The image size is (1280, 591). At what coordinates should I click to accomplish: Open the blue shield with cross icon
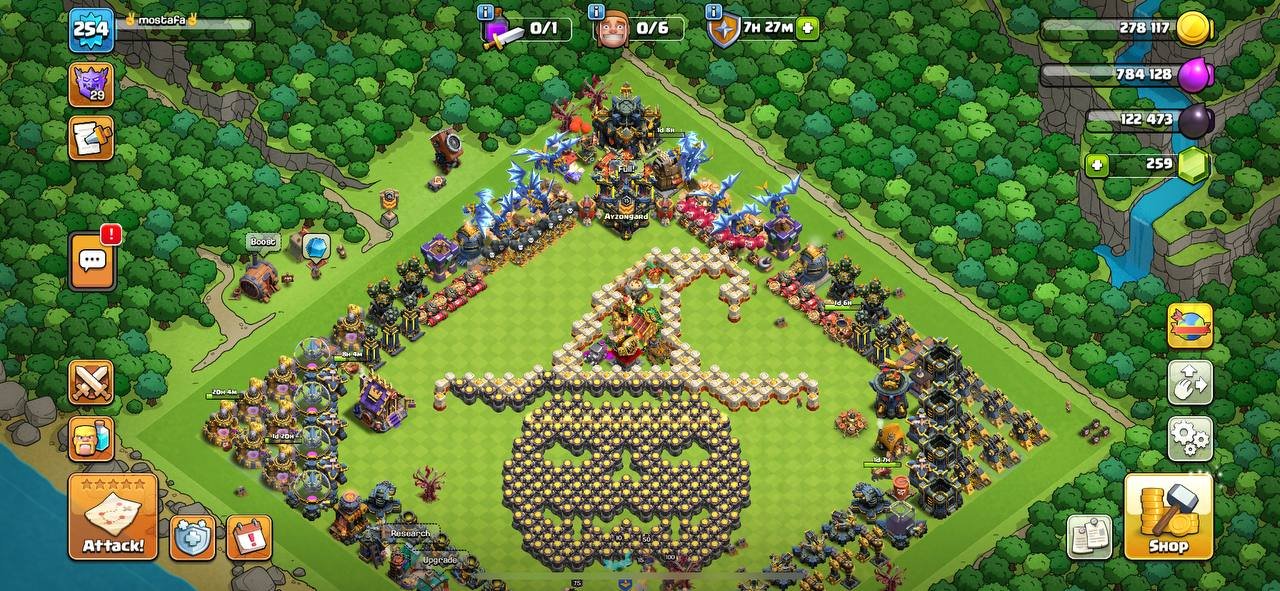click(192, 537)
